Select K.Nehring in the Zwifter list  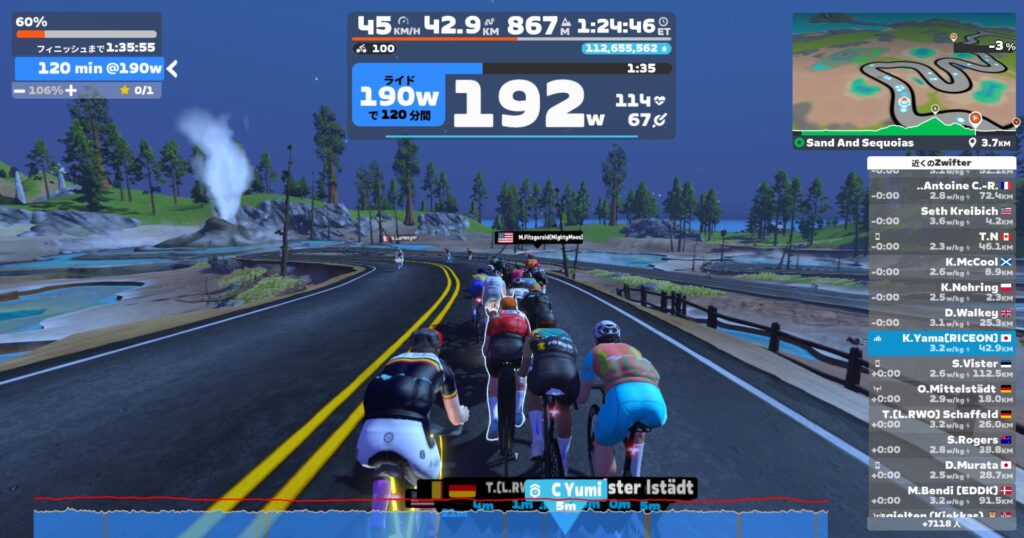[x=941, y=291]
